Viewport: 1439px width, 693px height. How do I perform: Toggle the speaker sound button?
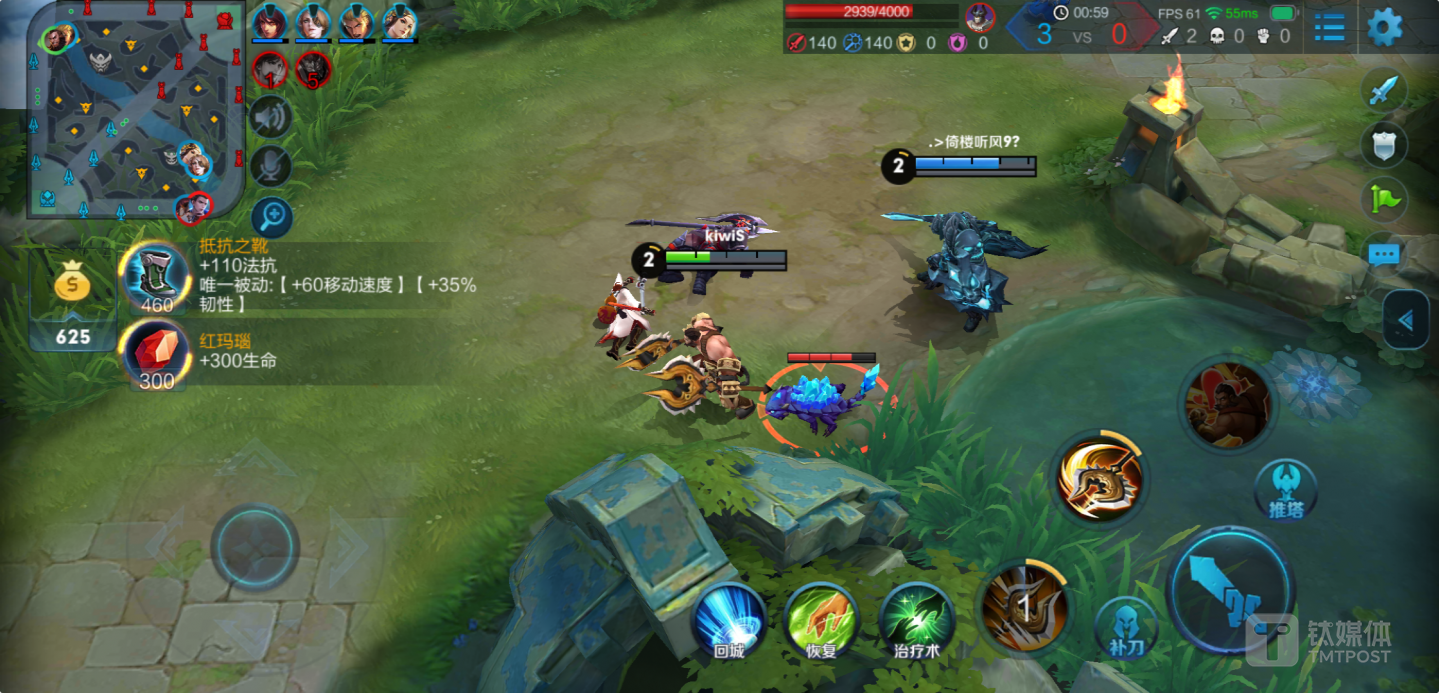click(x=270, y=117)
